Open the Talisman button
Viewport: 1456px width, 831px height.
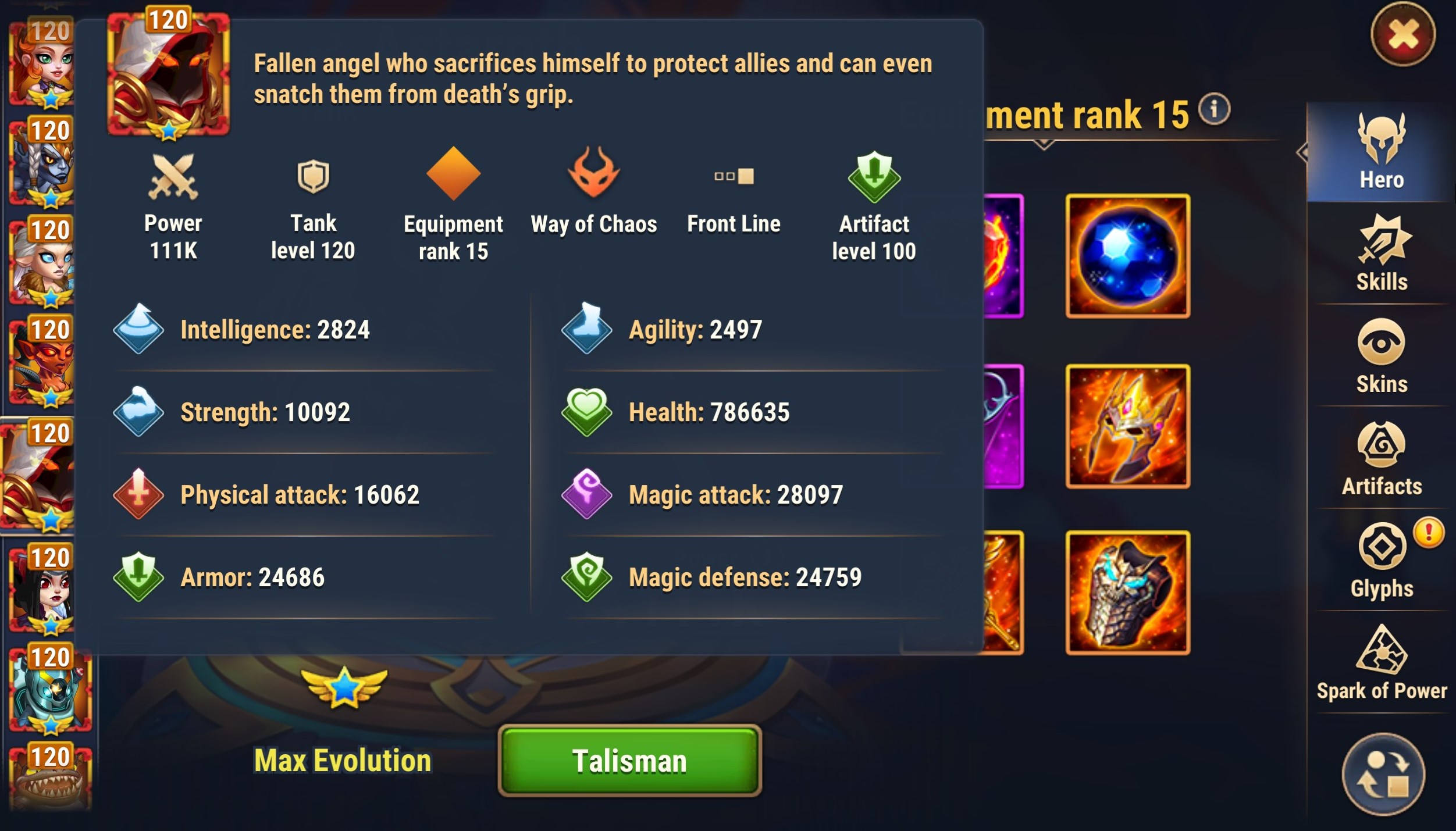coord(629,761)
